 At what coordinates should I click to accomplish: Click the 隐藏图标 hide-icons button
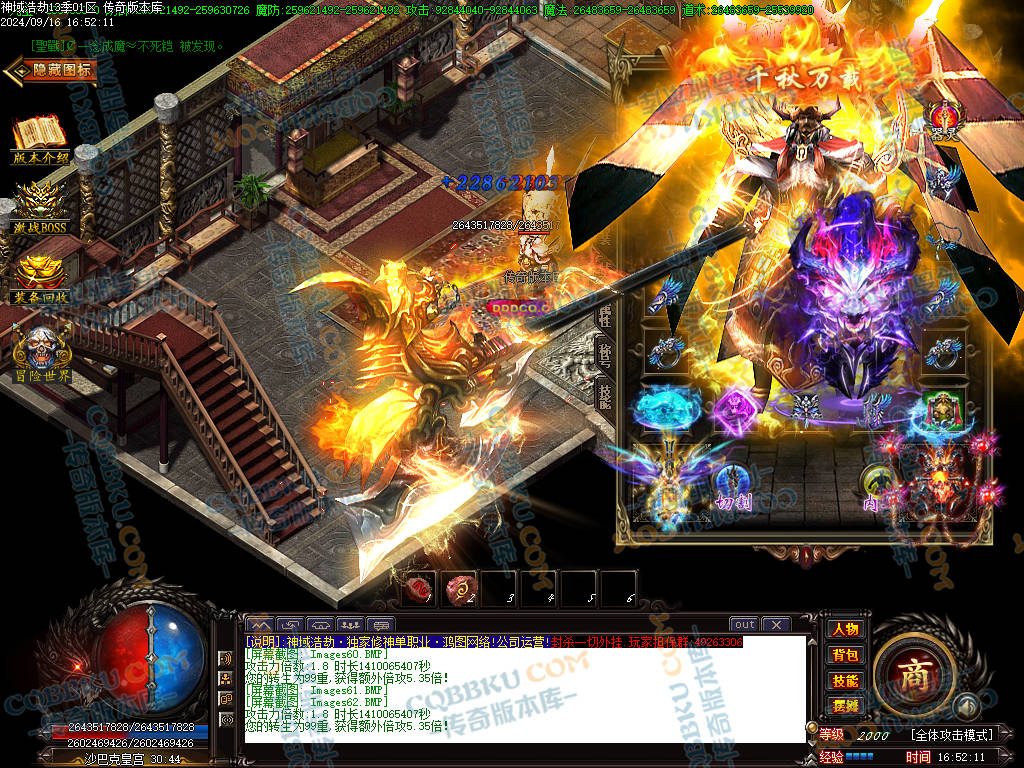click(52, 70)
